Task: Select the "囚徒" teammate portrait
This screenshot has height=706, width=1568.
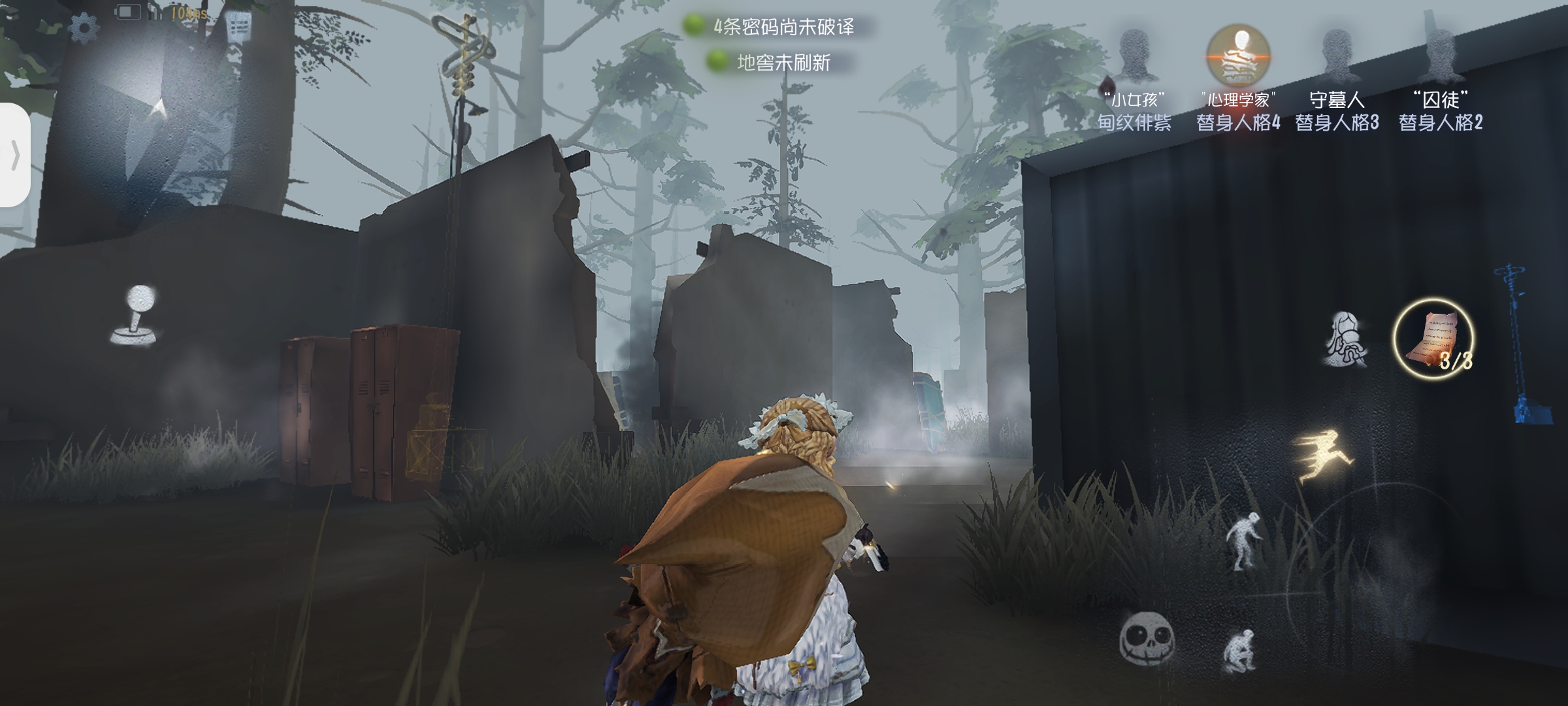Action: click(x=1439, y=55)
